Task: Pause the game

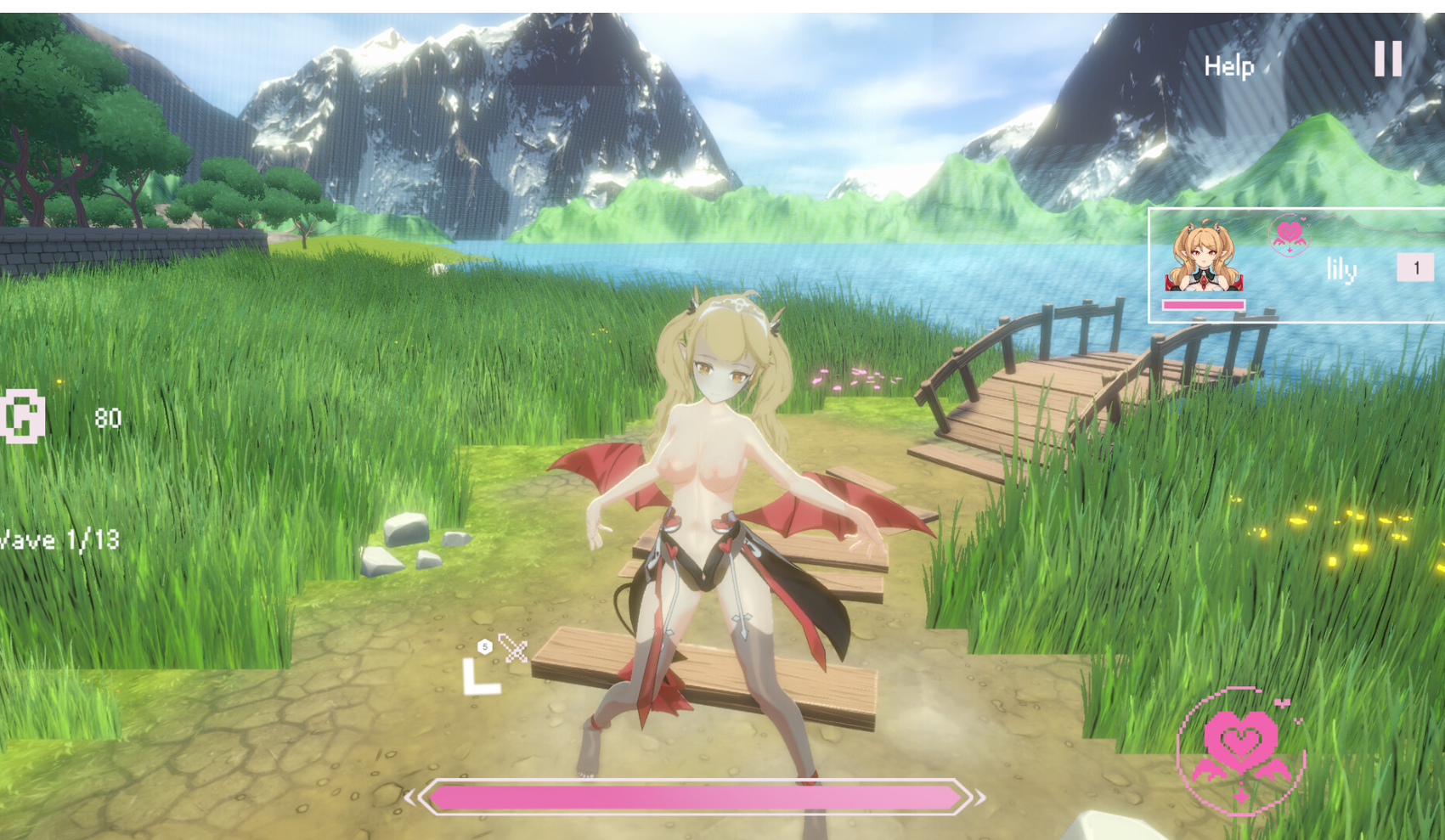Action: (1388, 59)
